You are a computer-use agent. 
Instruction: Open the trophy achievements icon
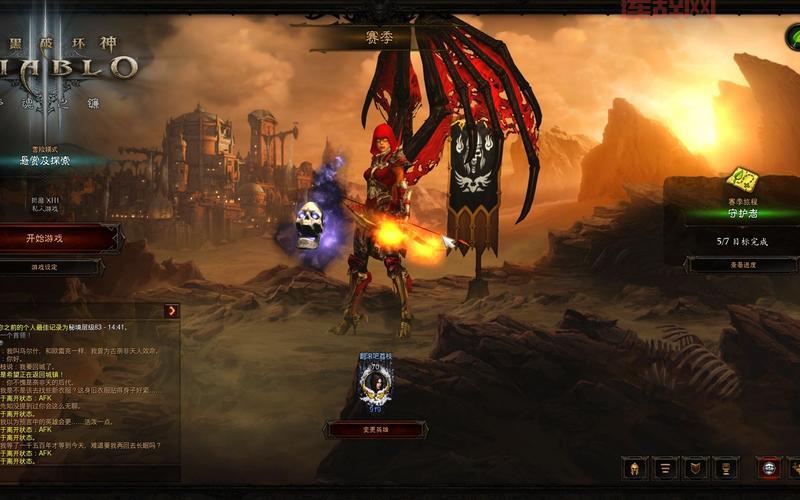727,467
